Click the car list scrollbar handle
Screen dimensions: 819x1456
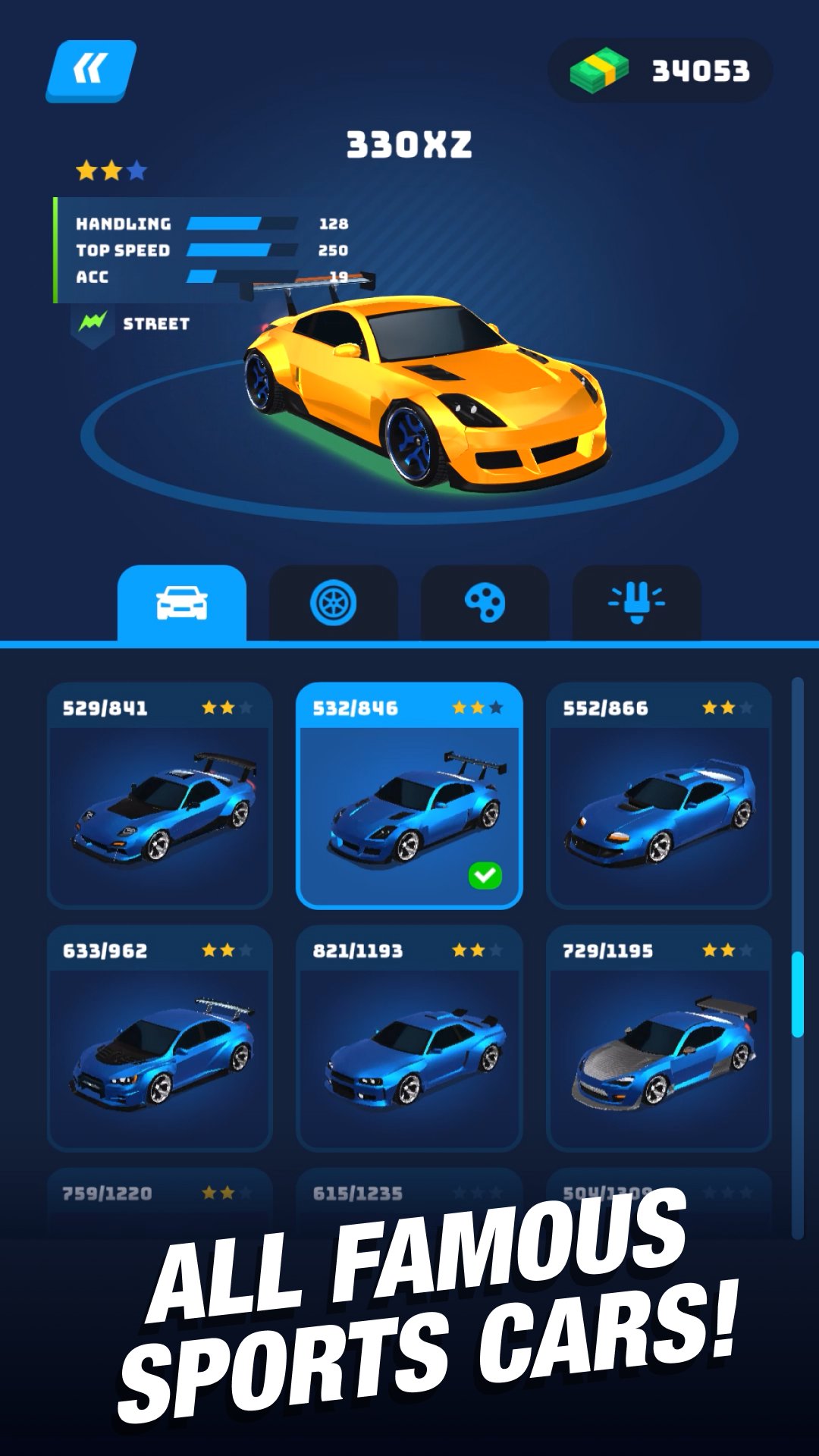pos(797,994)
